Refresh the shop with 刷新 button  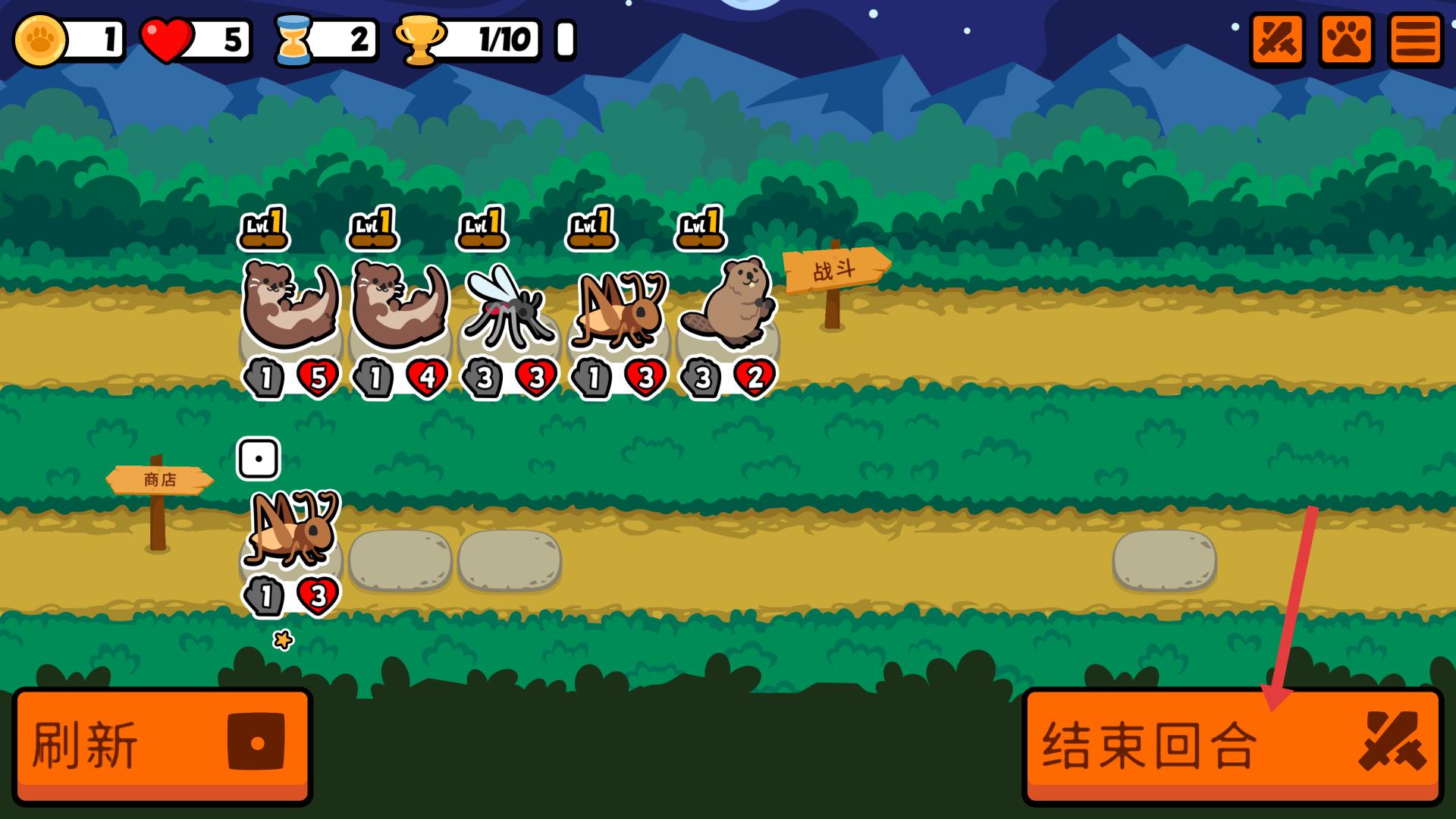[x=162, y=746]
